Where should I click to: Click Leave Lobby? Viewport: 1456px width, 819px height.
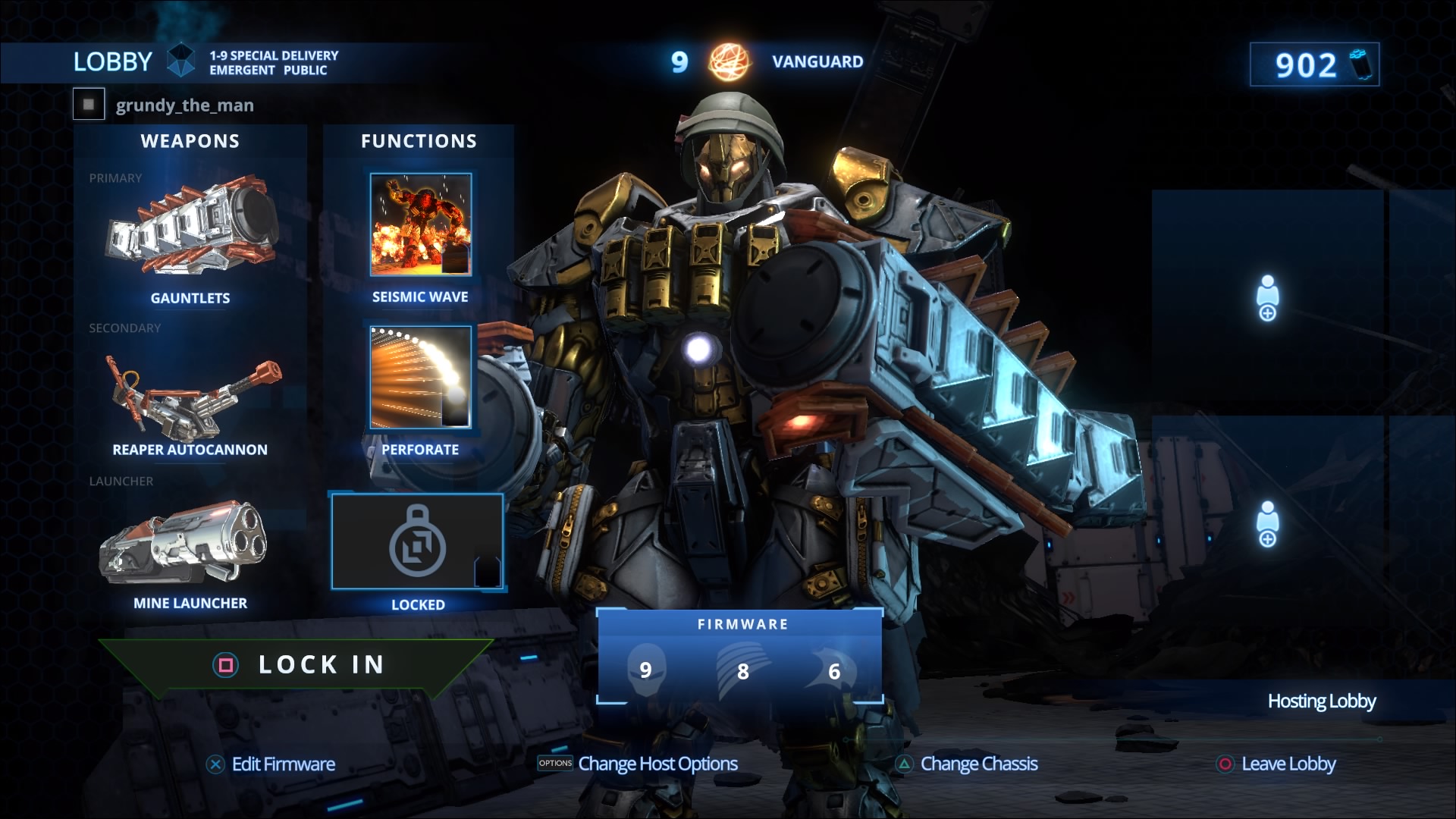click(1288, 764)
